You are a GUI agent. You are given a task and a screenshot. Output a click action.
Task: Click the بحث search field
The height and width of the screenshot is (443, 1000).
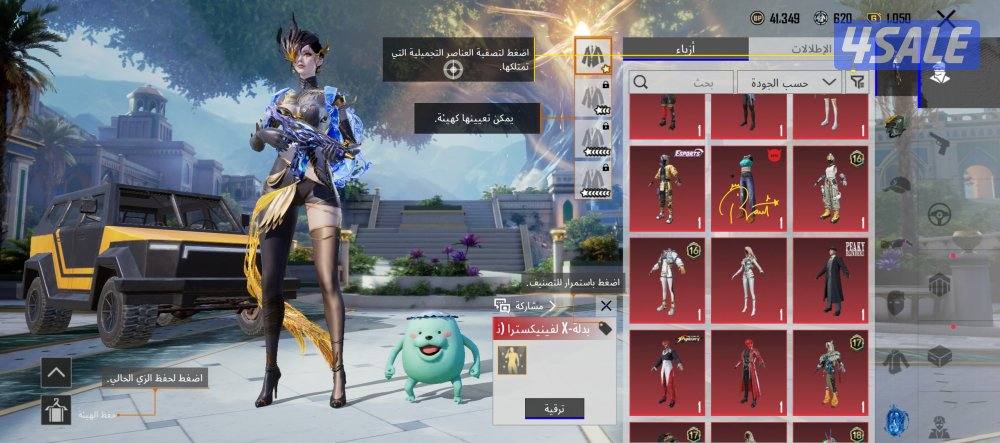point(680,82)
